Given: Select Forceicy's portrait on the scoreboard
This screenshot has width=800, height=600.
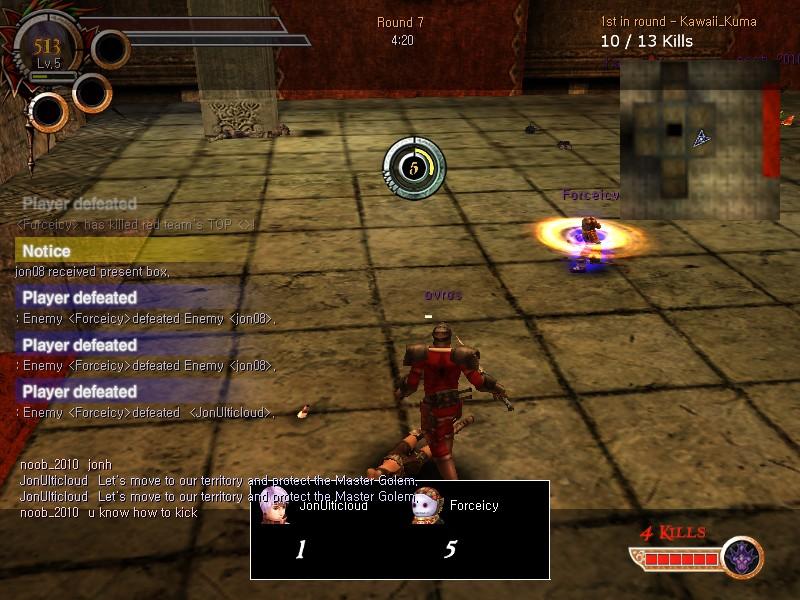Looking at the screenshot, I should point(427,506).
